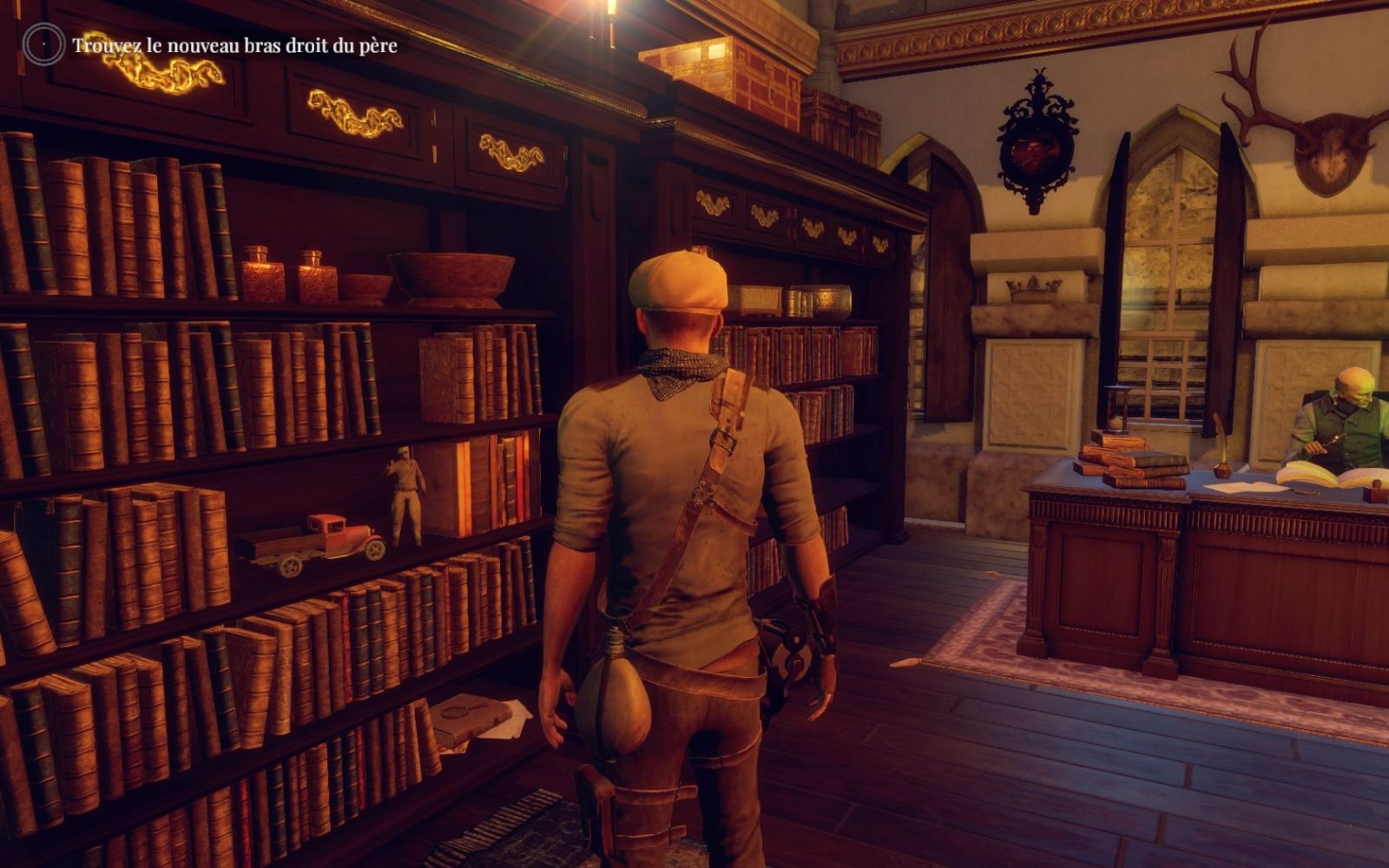Open the book the old man is reading
The image size is (1389, 868).
pyautogui.click(x=1320, y=476)
